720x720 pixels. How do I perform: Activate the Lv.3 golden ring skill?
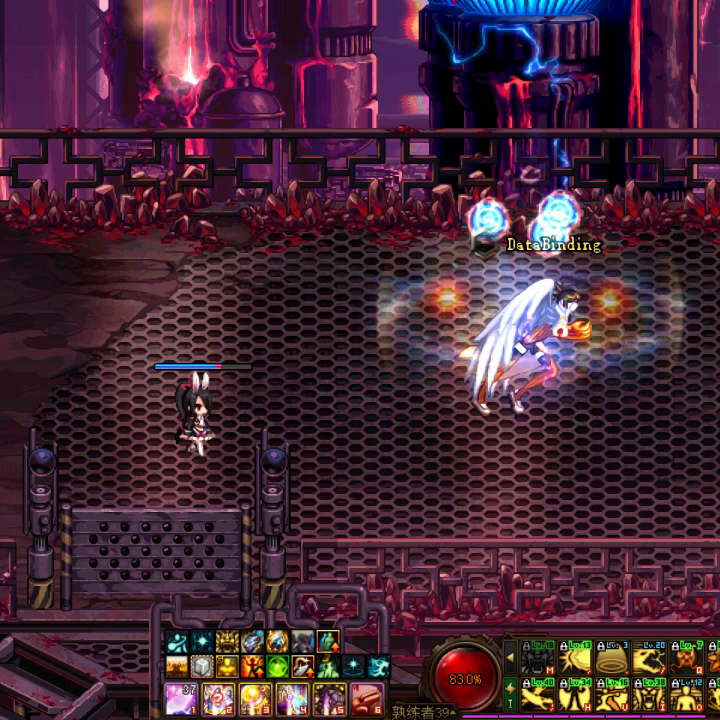pyautogui.click(x=613, y=658)
